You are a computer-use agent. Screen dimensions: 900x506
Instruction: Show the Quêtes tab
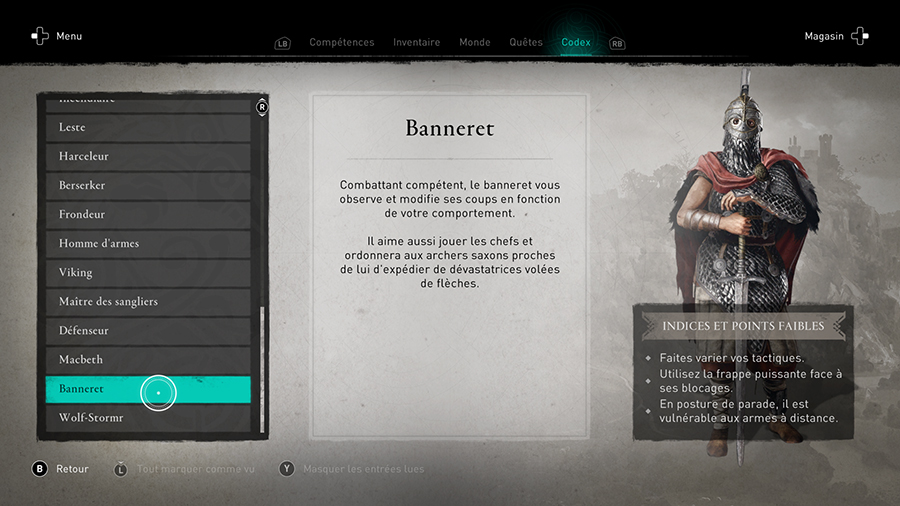point(526,42)
